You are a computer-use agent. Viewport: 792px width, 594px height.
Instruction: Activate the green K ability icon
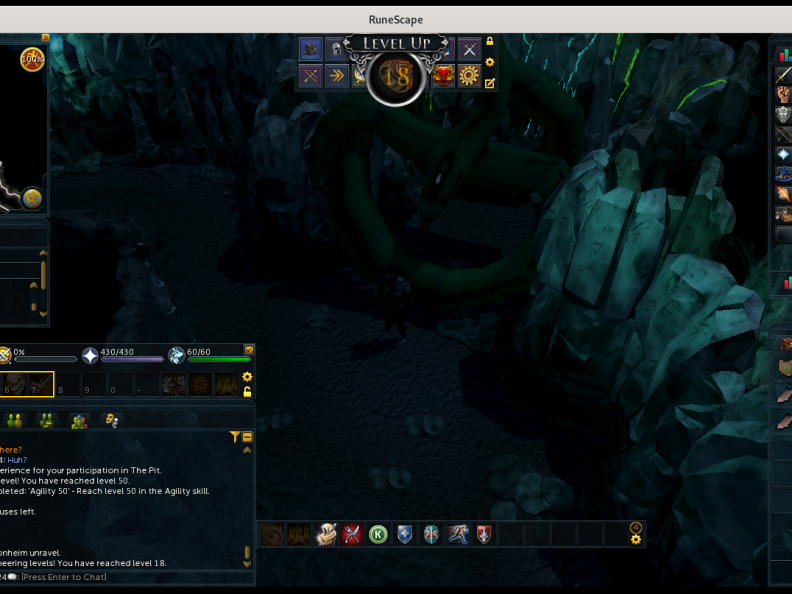click(378, 534)
